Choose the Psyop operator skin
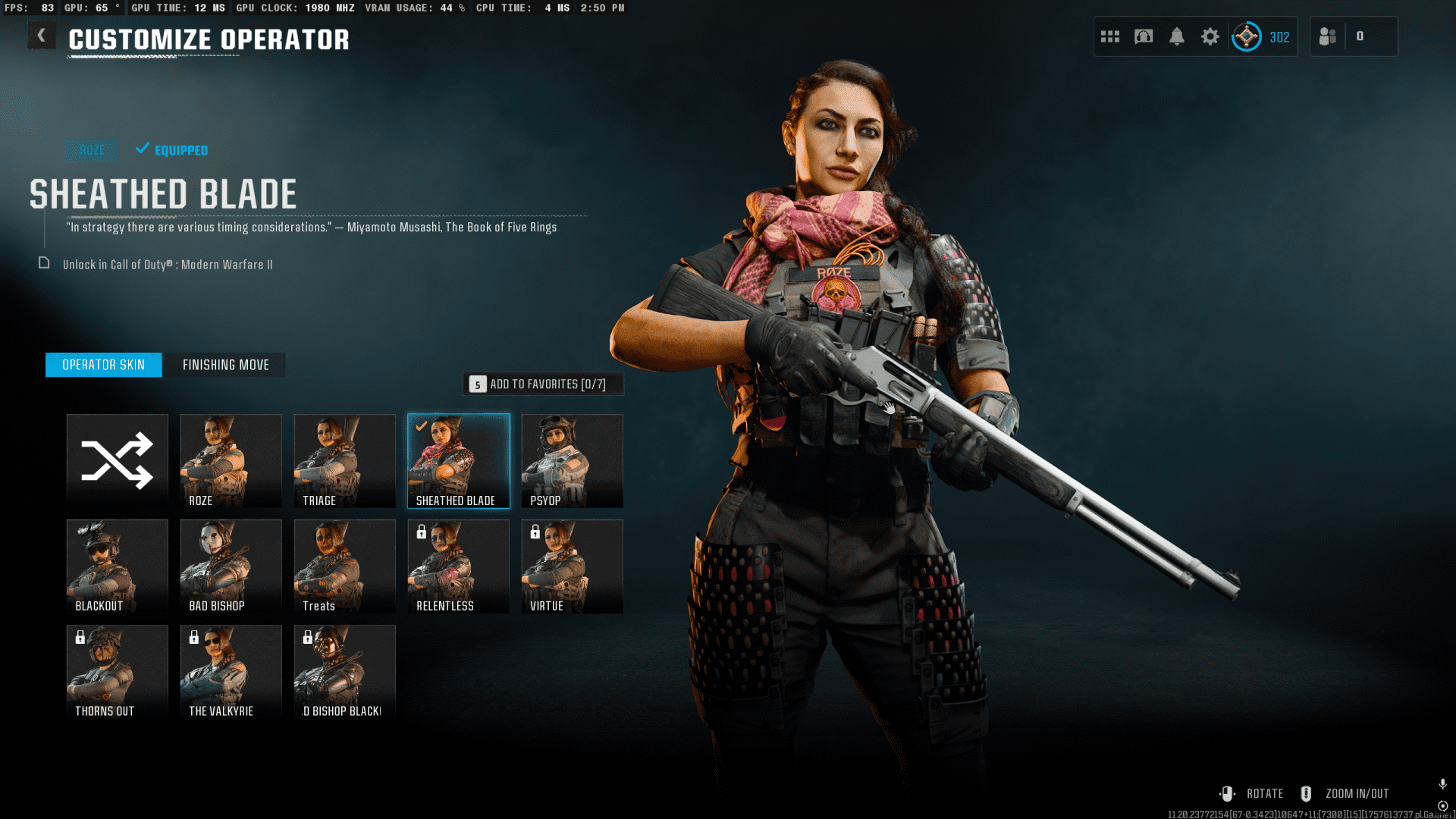Viewport: 1456px width, 819px height. click(x=573, y=461)
